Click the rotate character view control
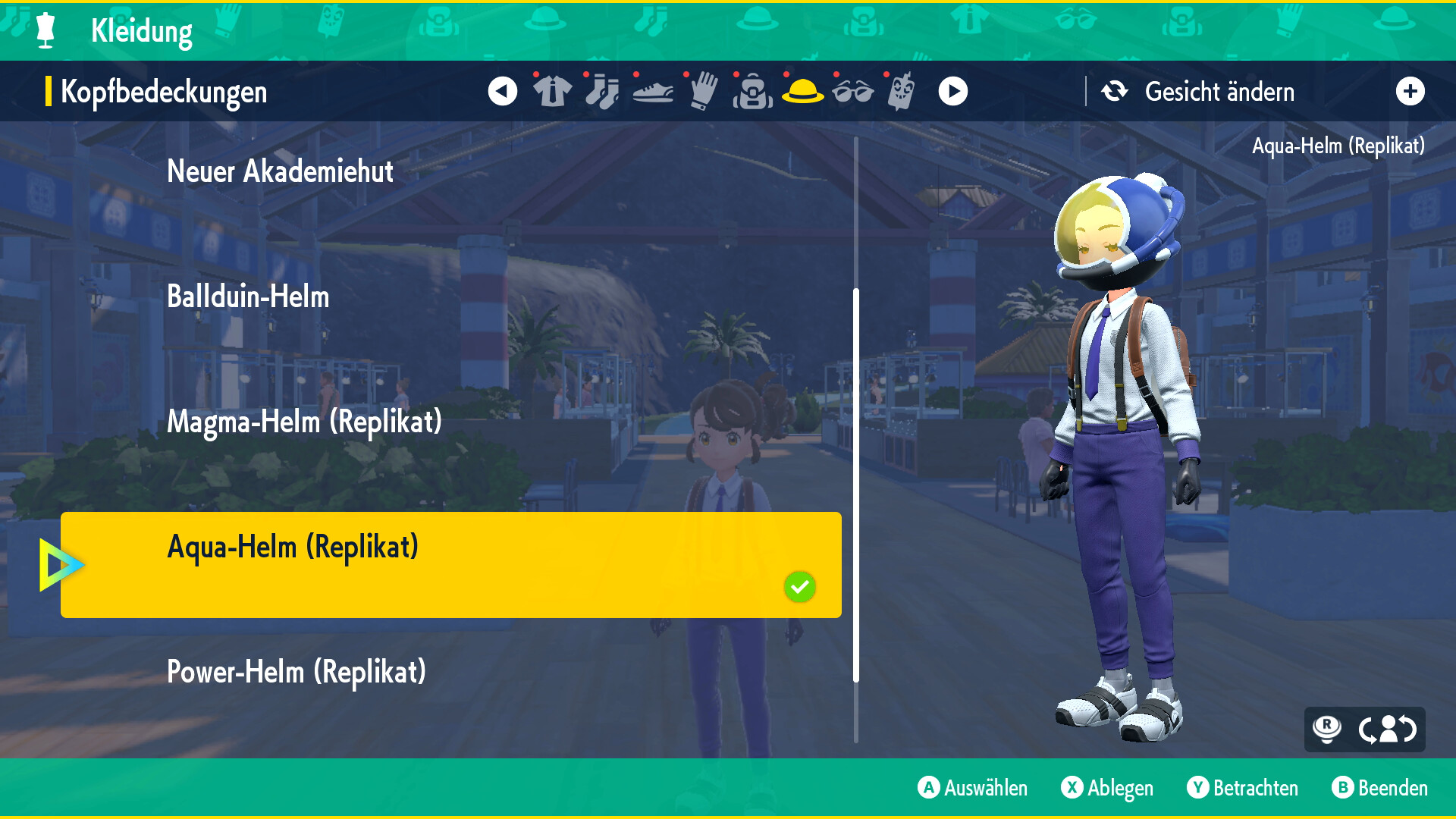 coord(1387,730)
